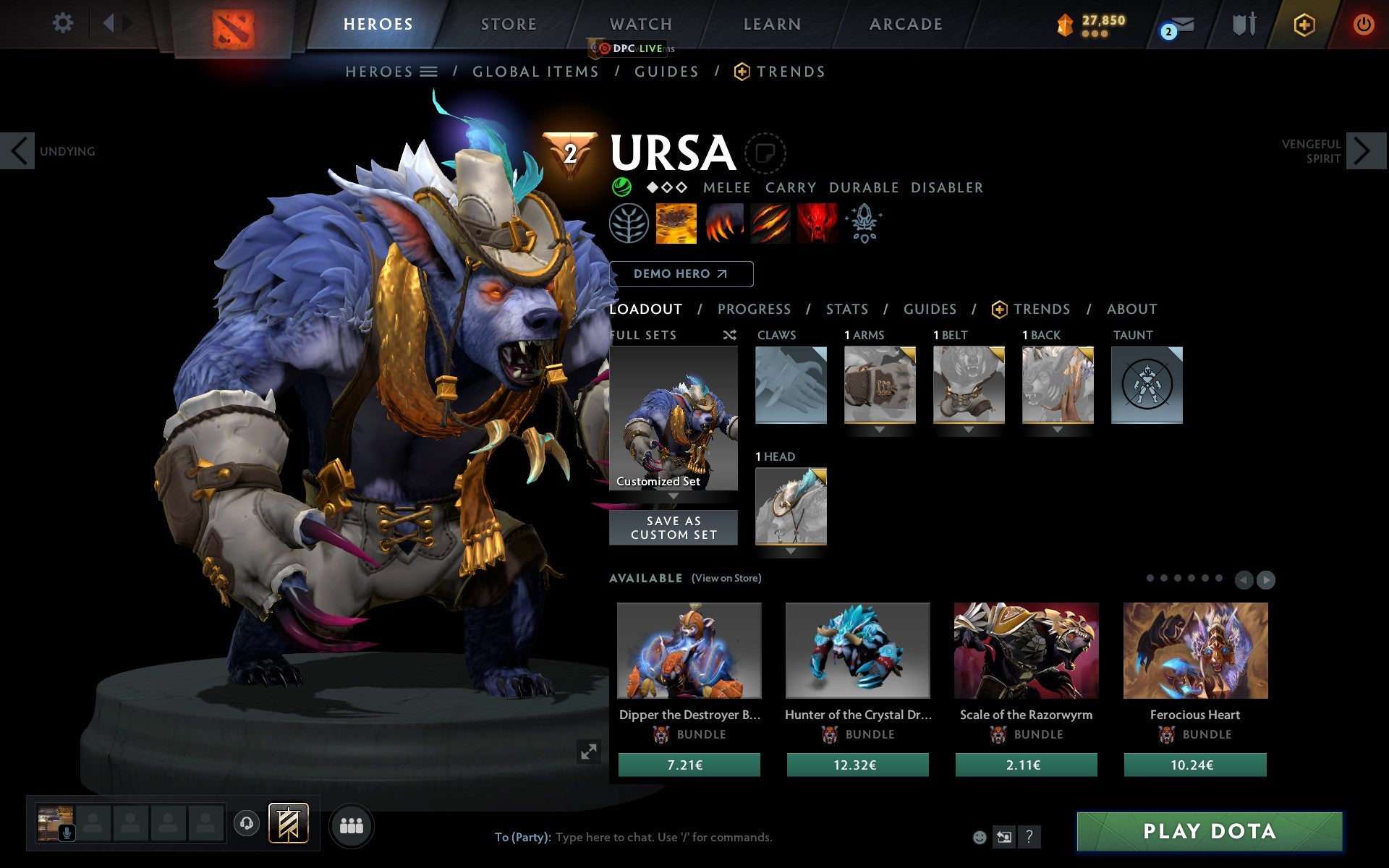
Task: Mute the party microphone icon
Action: tap(67, 831)
